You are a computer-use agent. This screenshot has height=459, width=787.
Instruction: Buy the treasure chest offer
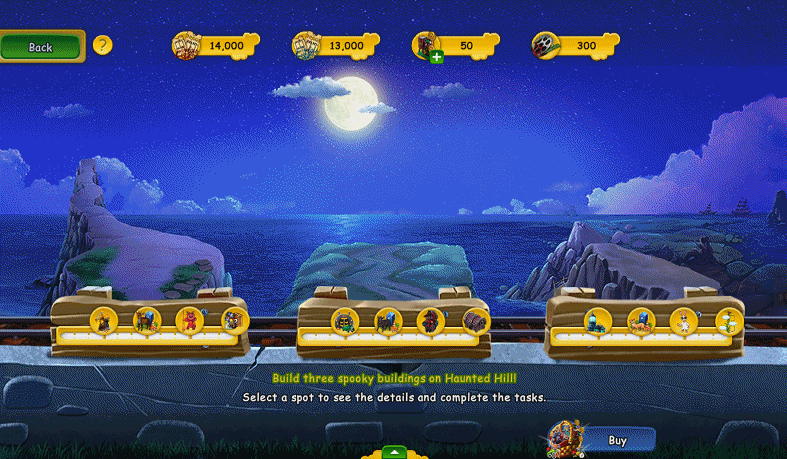[x=617, y=440]
